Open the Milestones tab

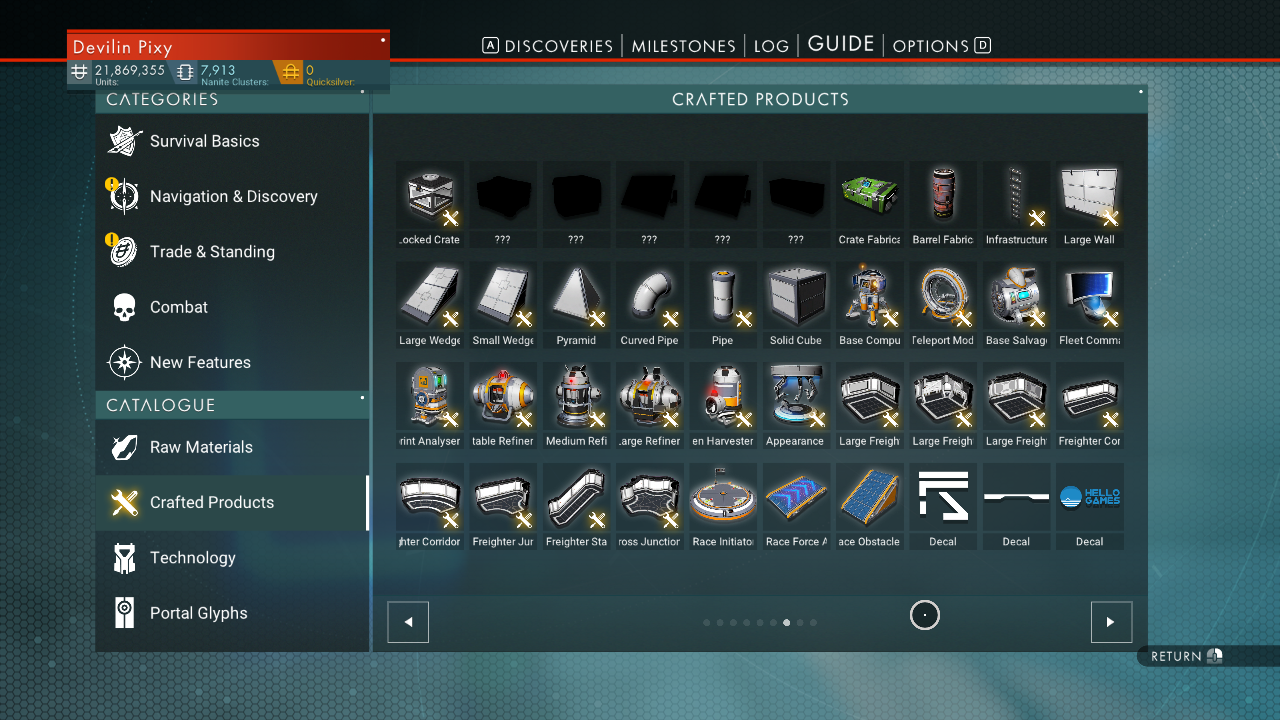[x=683, y=46]
